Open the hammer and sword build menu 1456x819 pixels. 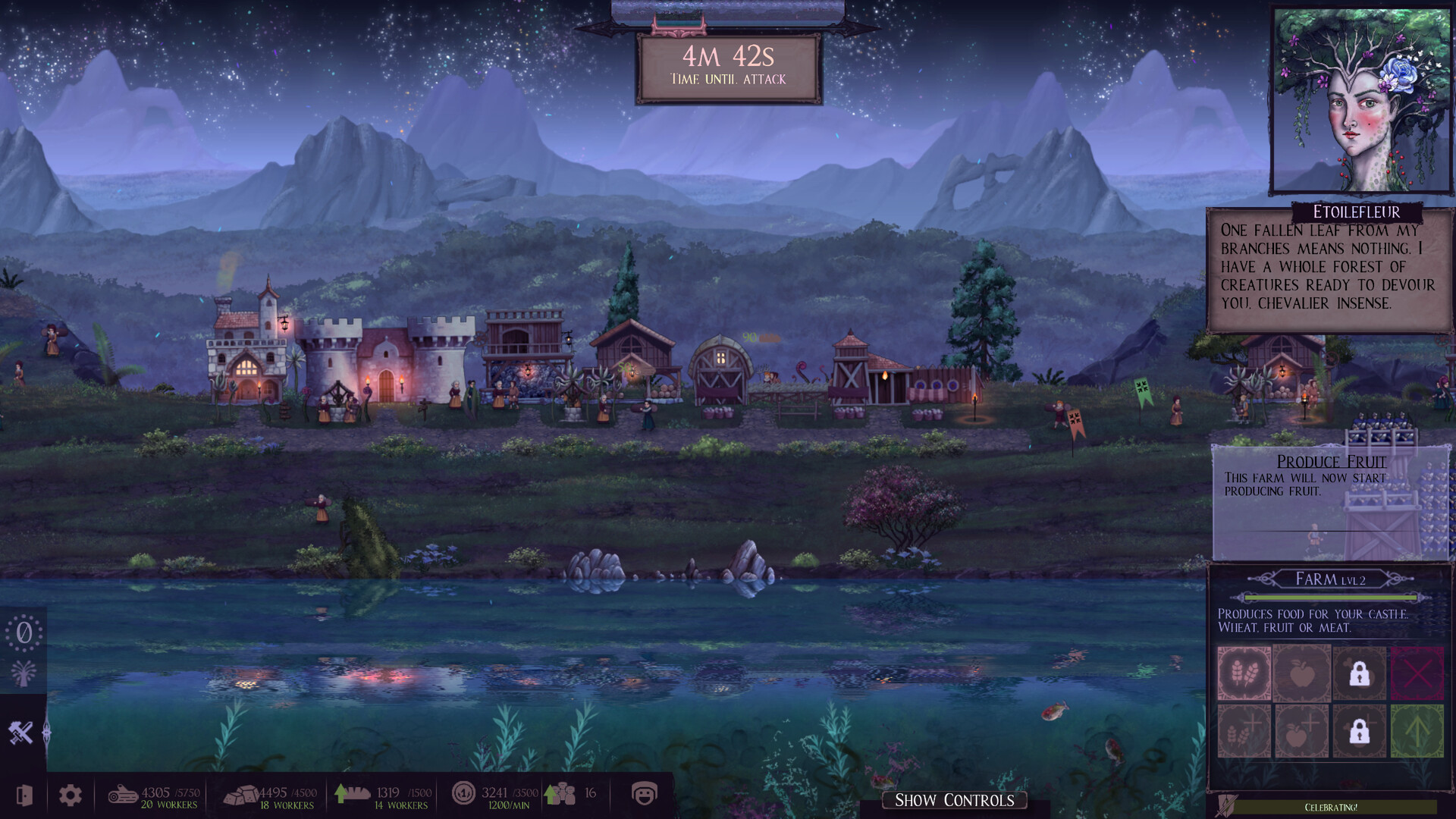point(21,733)
